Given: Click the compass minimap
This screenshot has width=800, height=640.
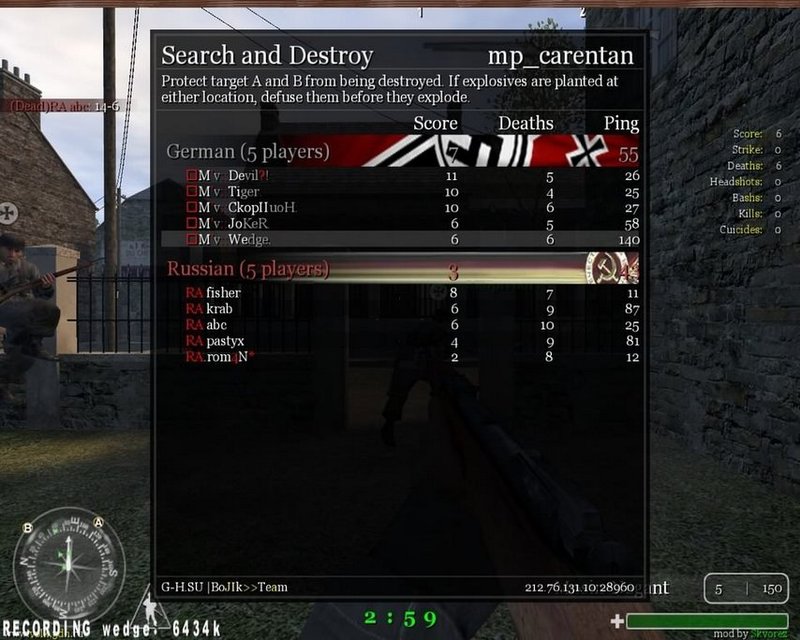Looking at the screenshot, I should [69, 563].
